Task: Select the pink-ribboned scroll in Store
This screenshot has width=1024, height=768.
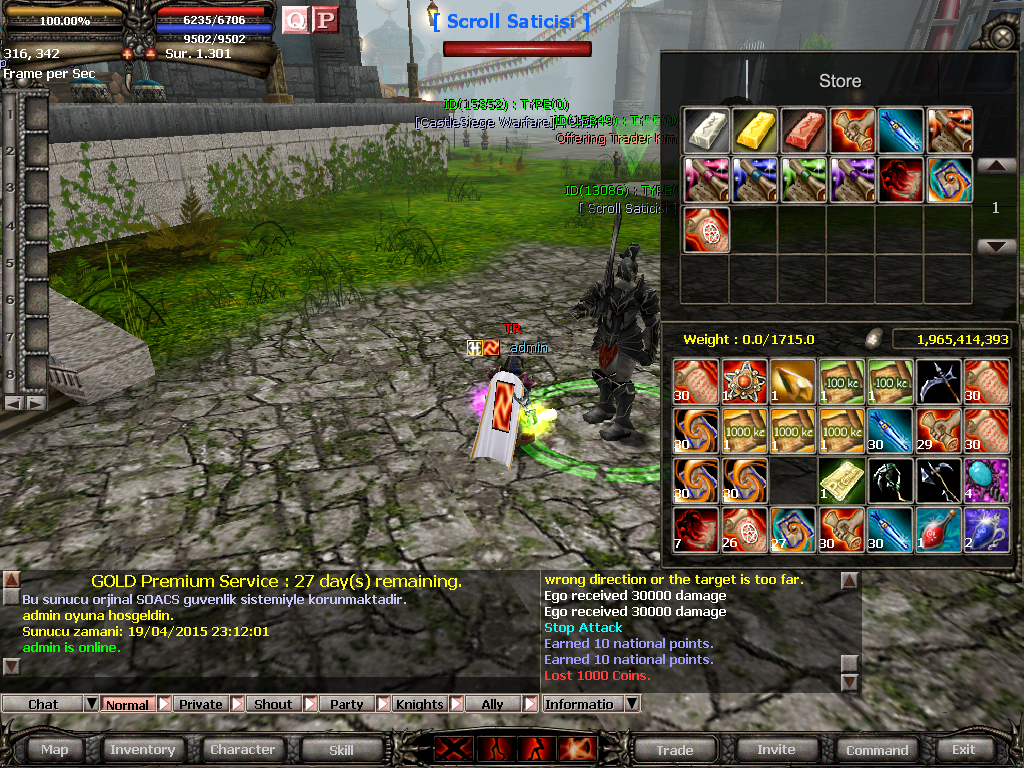Action: [x=707, y=180]
